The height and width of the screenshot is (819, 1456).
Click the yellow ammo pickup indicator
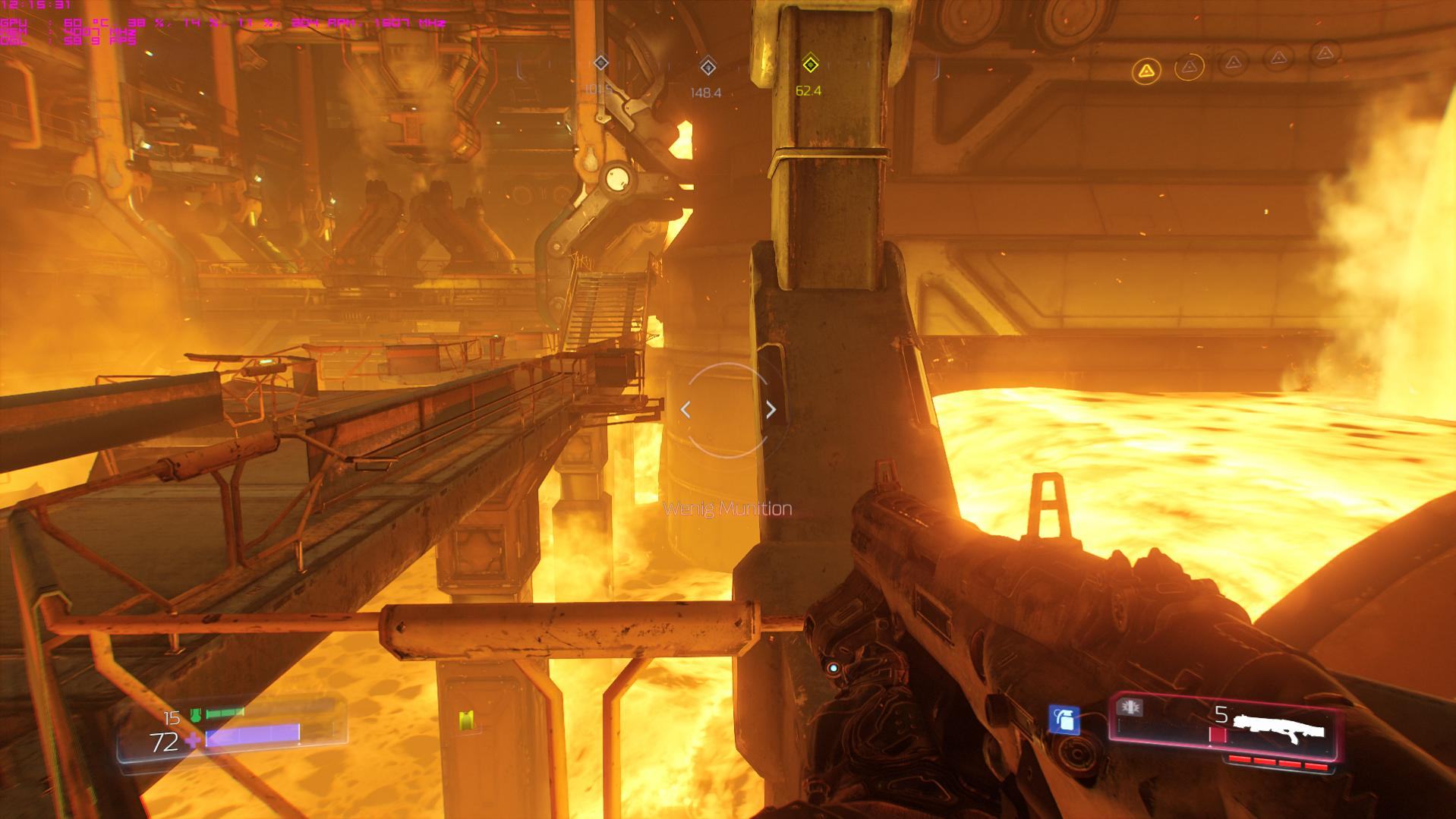(x=465, y=720)
